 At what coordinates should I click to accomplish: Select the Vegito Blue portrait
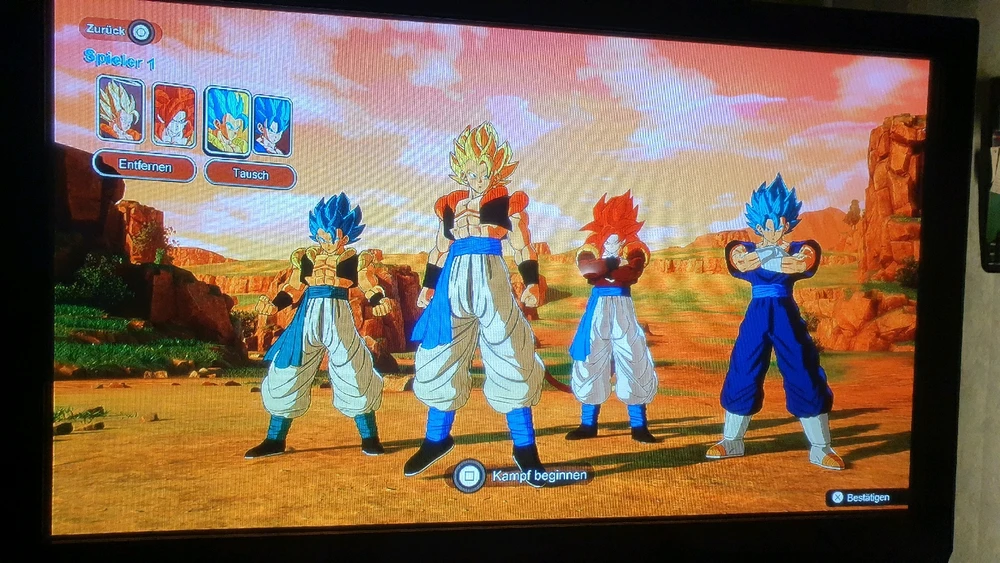[x=271, y=126]
